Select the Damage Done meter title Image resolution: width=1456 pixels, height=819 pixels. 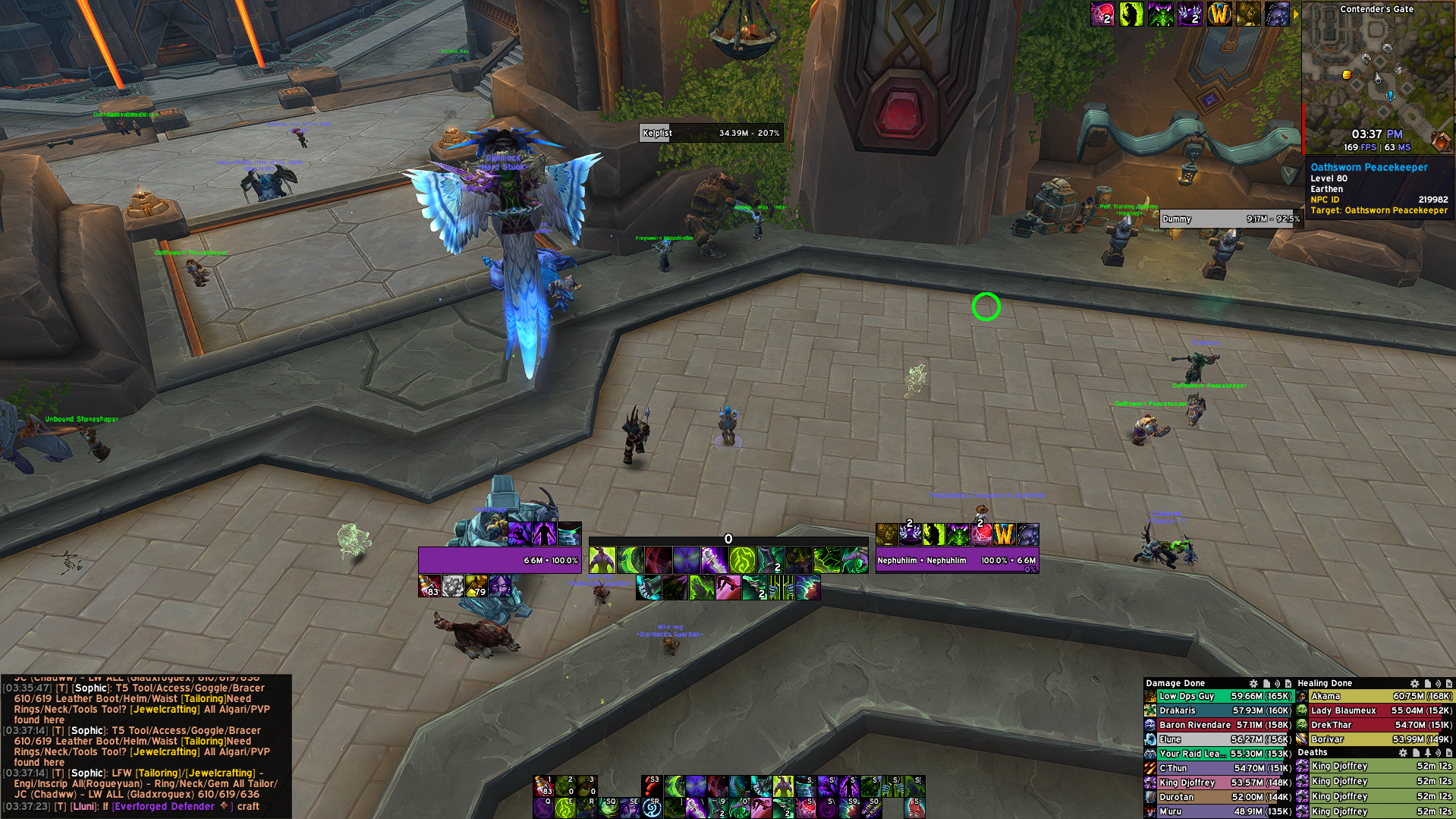(1175, 683)
